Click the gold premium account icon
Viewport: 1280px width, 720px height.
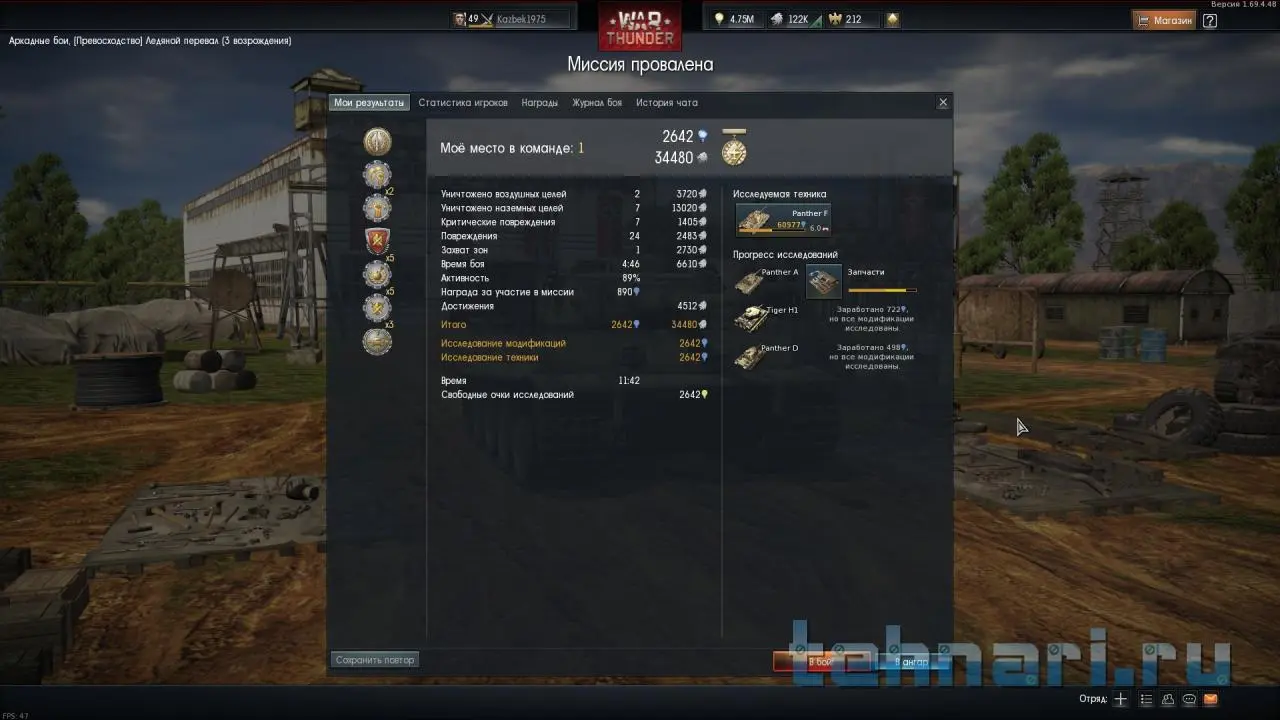click(892, 19)
